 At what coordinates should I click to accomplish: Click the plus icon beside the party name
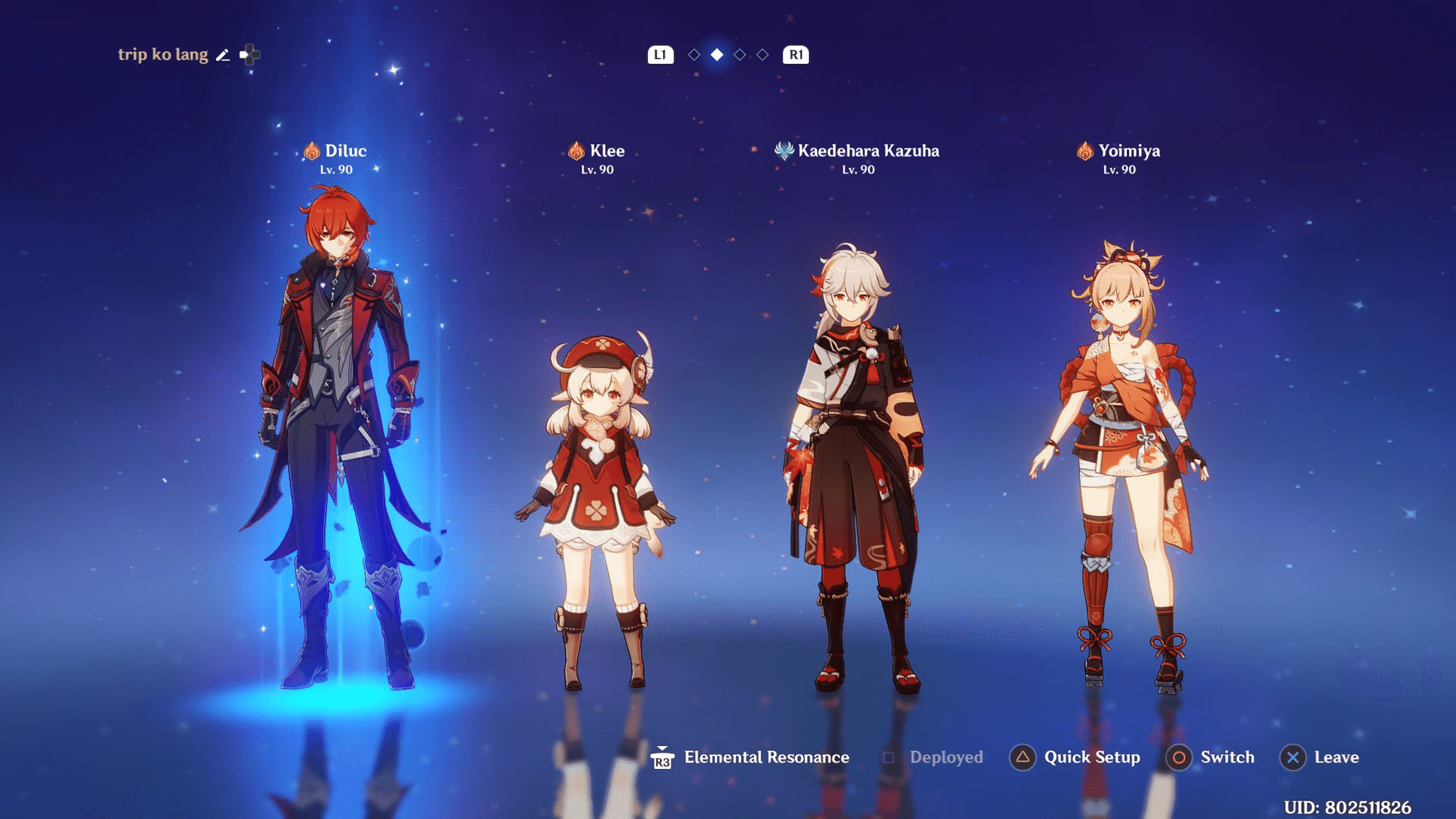250,54
